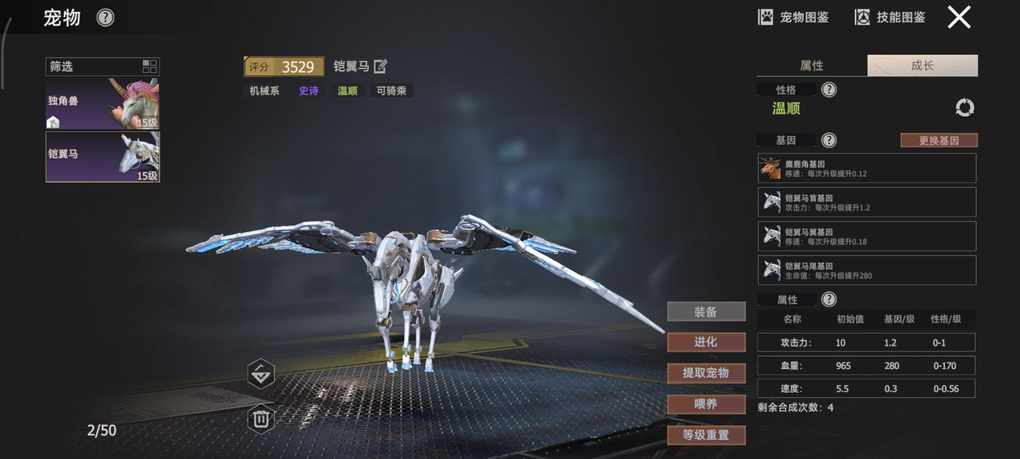Click 提取宠物 to extract the pet
This screenshot has height=459, width=1020.
706,373
